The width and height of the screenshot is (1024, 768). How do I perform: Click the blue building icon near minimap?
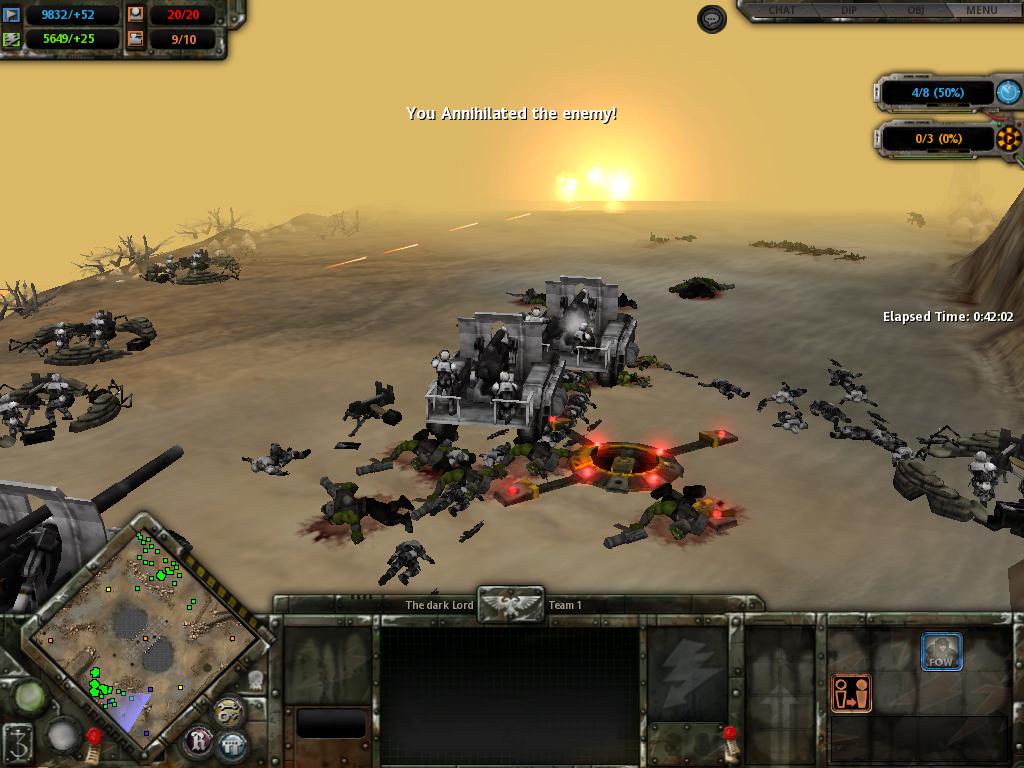(x=233, y=745)
